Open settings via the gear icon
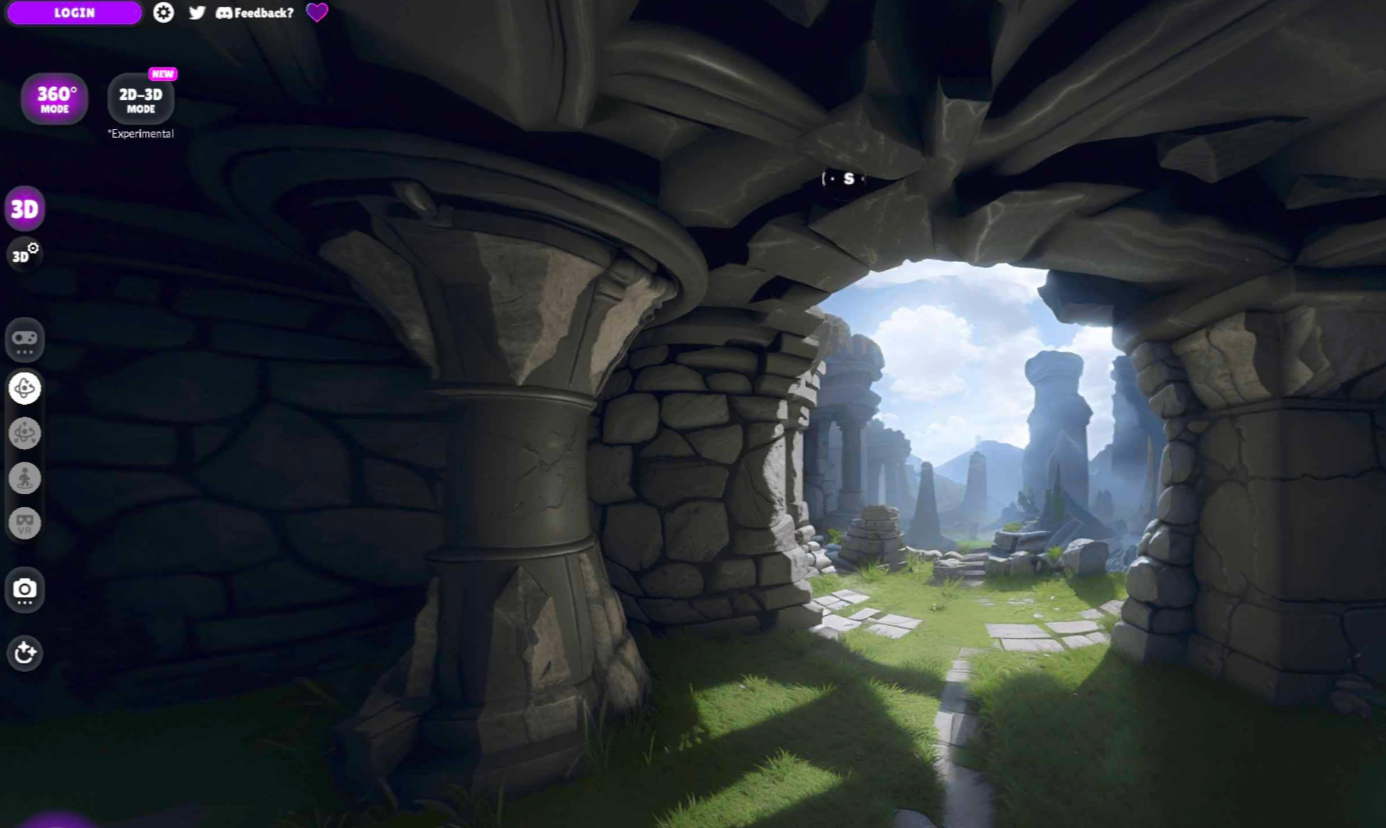The height and width of the screenshot is (828, 1386). [164, 13]
